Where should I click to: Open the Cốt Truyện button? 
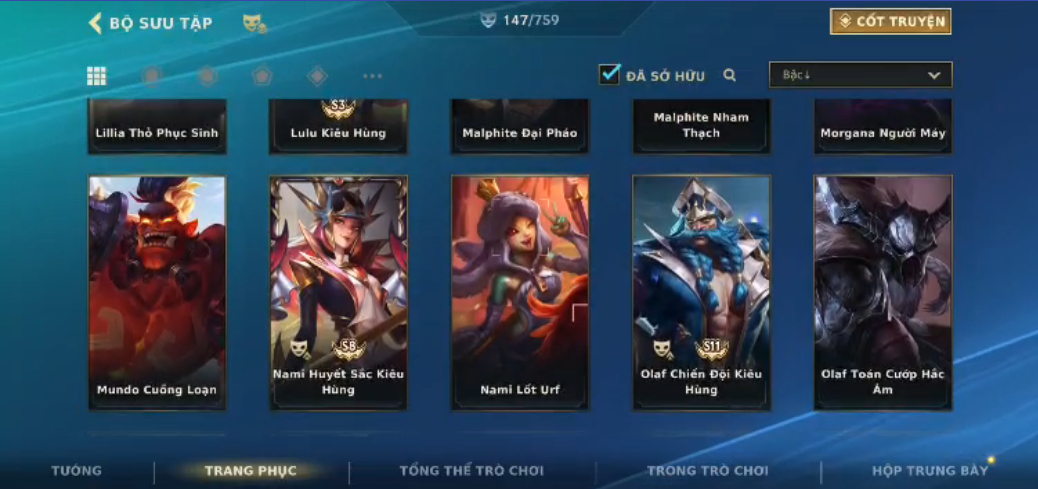pos(890,22)
